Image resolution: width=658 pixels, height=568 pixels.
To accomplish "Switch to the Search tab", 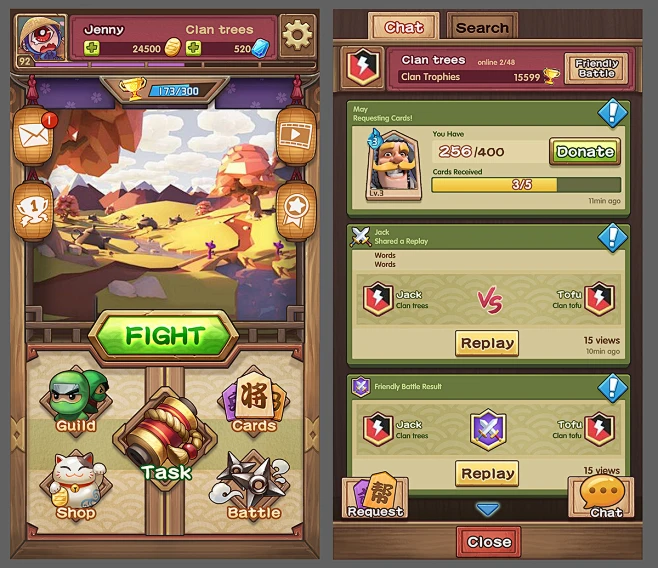I will (482, 27).
